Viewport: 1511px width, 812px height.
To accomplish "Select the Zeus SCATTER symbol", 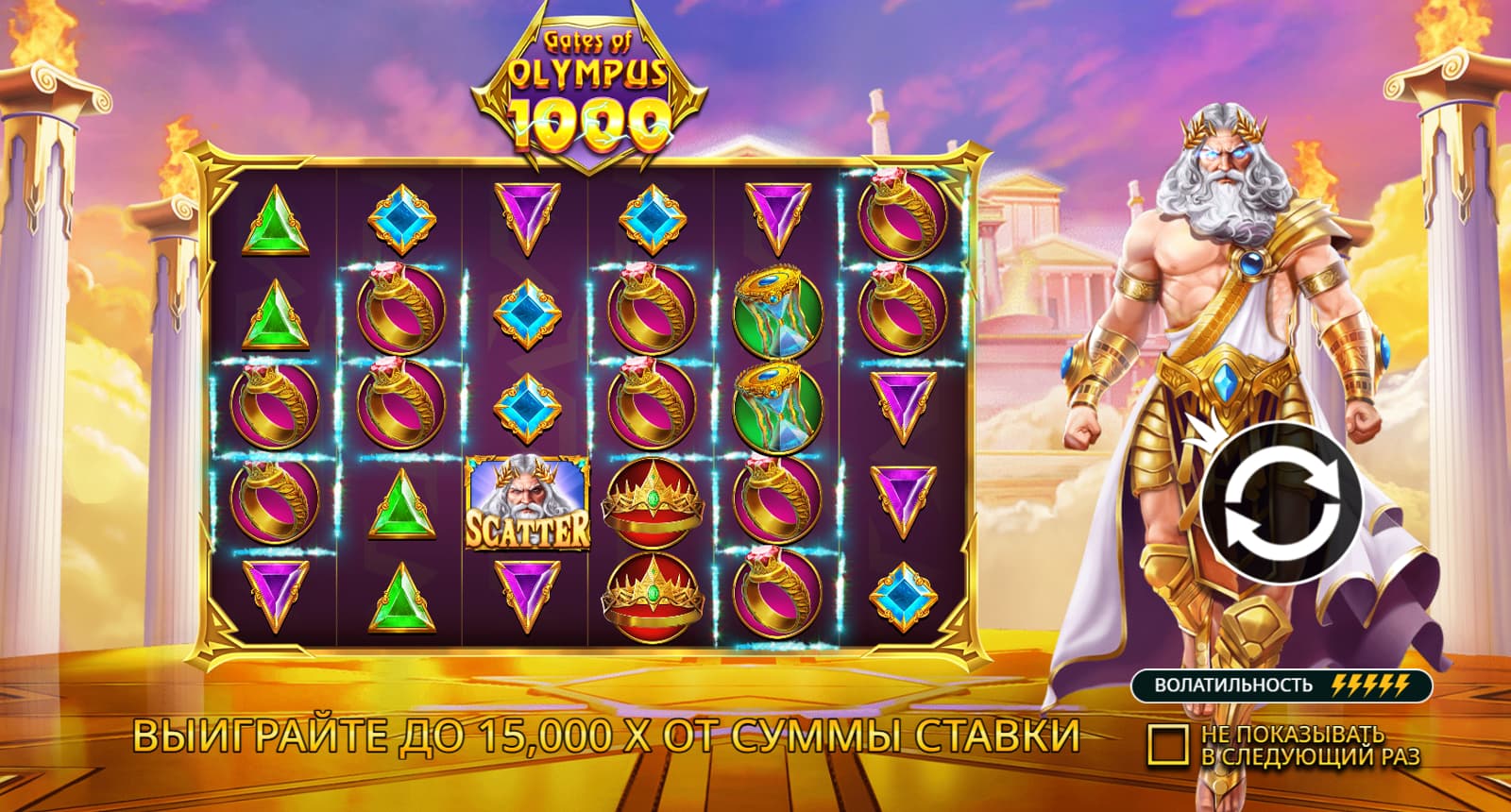I will 529,504.
